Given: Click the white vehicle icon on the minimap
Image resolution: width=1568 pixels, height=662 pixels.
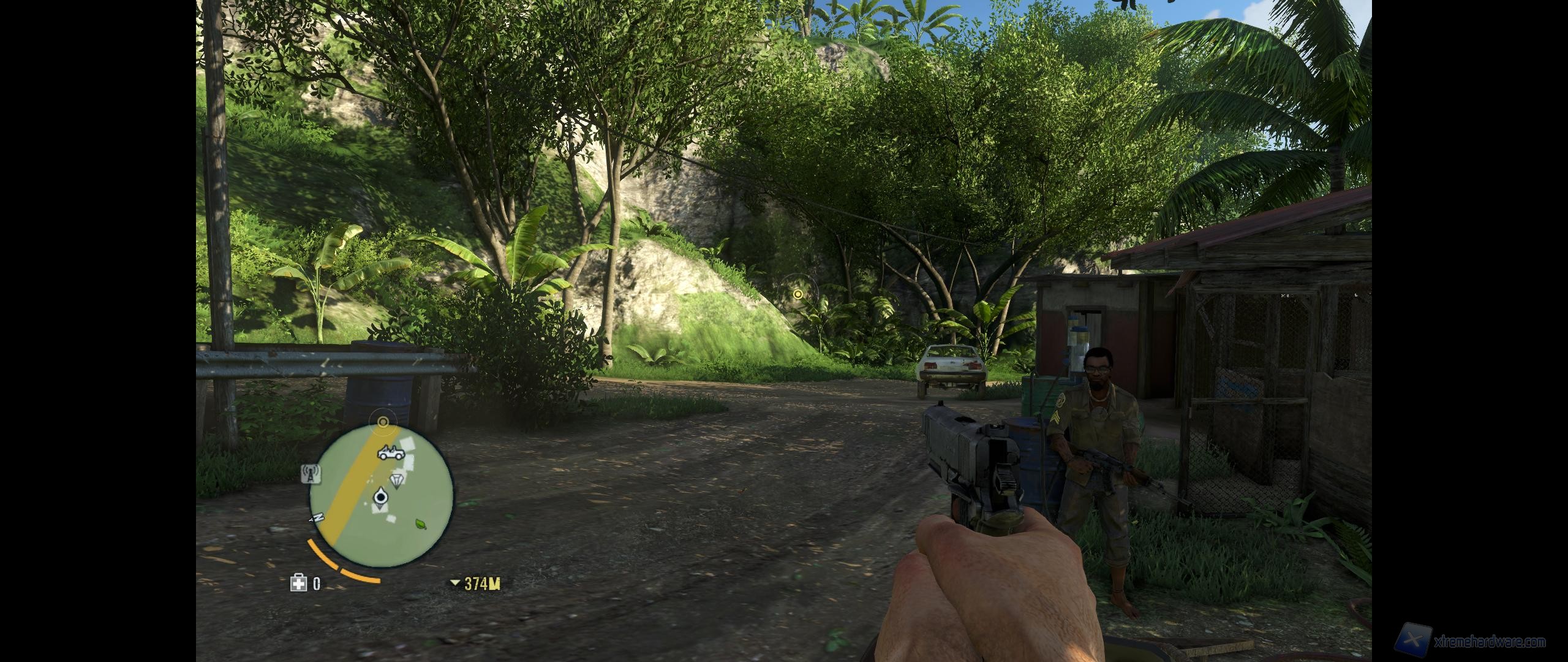Looking at the screenshot, I should (x=391, y=453).
